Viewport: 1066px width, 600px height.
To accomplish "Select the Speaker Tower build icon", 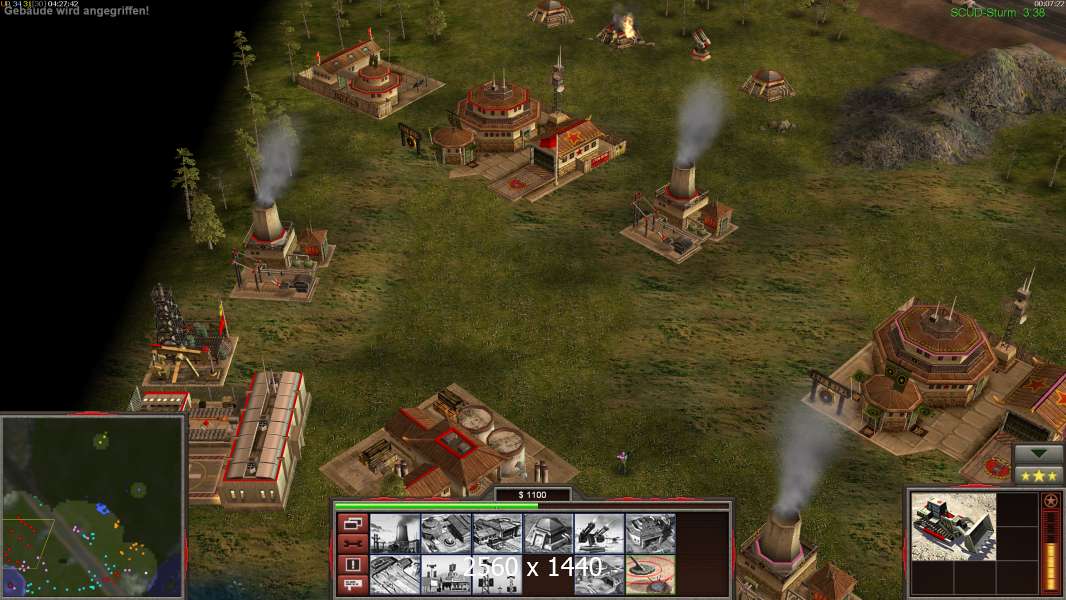I will point(497,575).
